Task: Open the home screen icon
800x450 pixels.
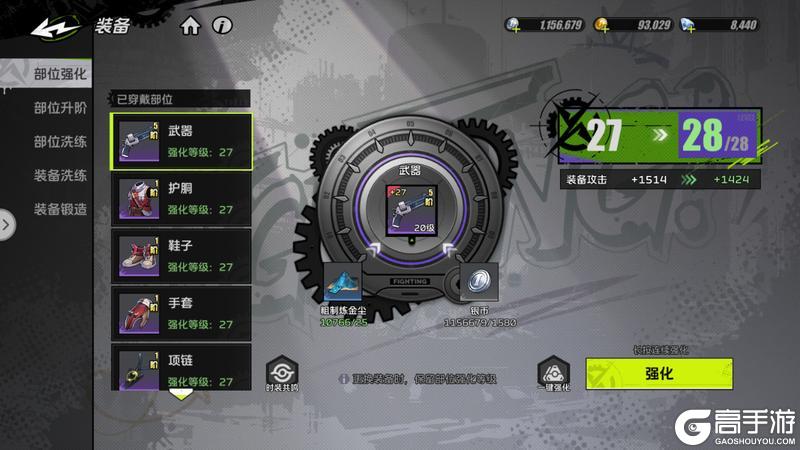Action: click(x=191, y=25)
